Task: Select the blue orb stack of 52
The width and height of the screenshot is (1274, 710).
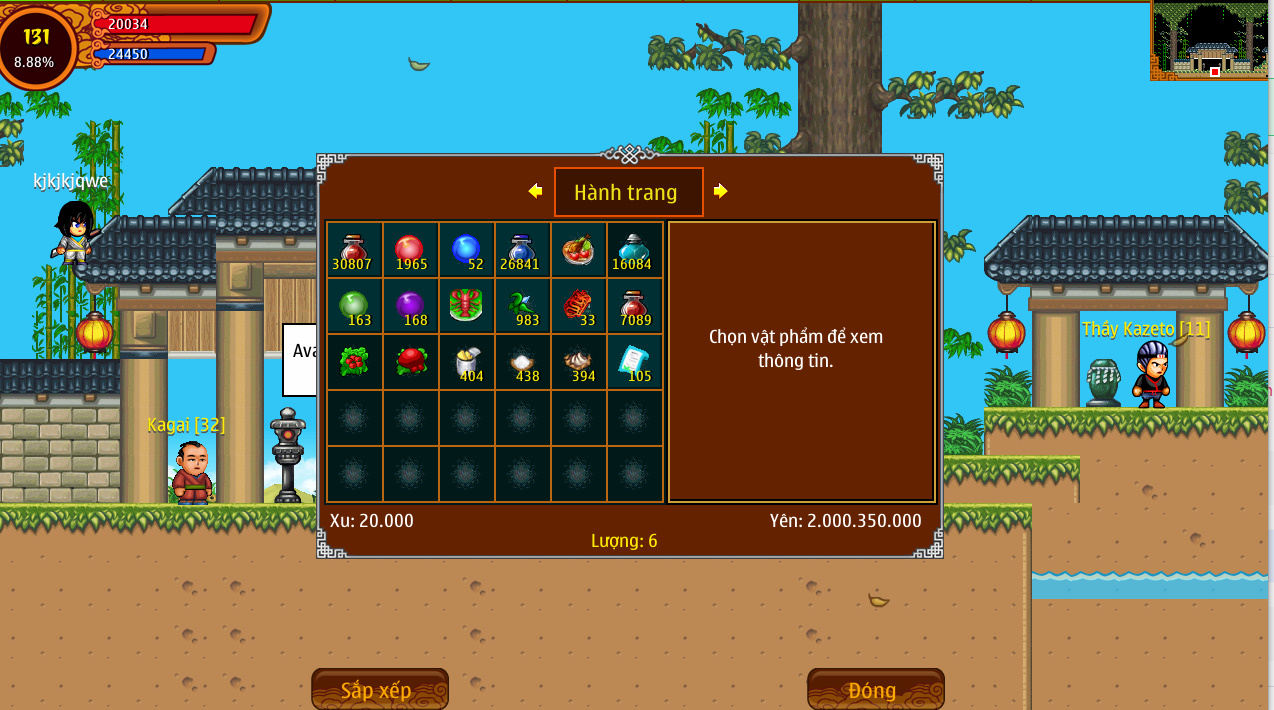Action: [x=466, y=250]
